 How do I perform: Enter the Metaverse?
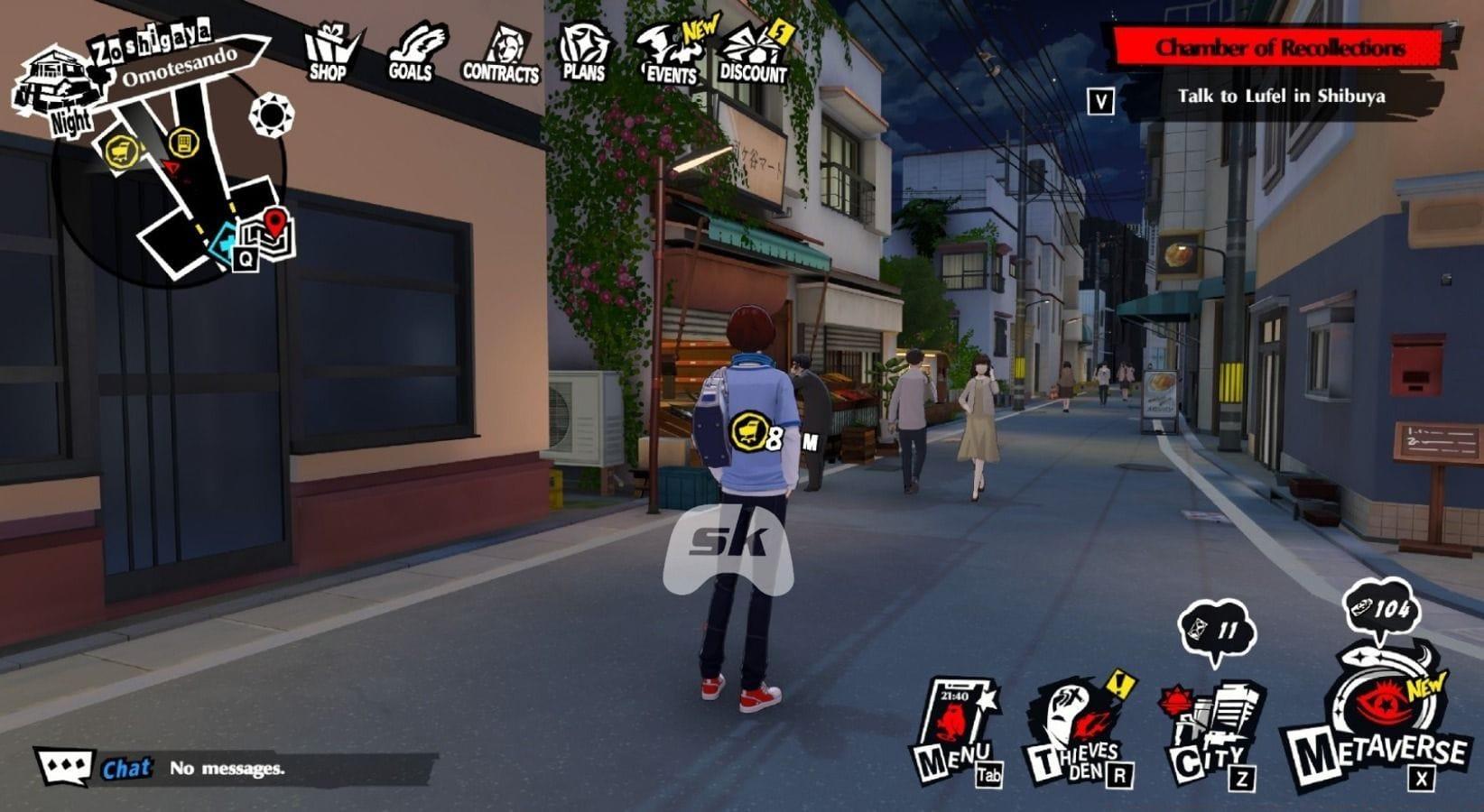(1379, 722)
